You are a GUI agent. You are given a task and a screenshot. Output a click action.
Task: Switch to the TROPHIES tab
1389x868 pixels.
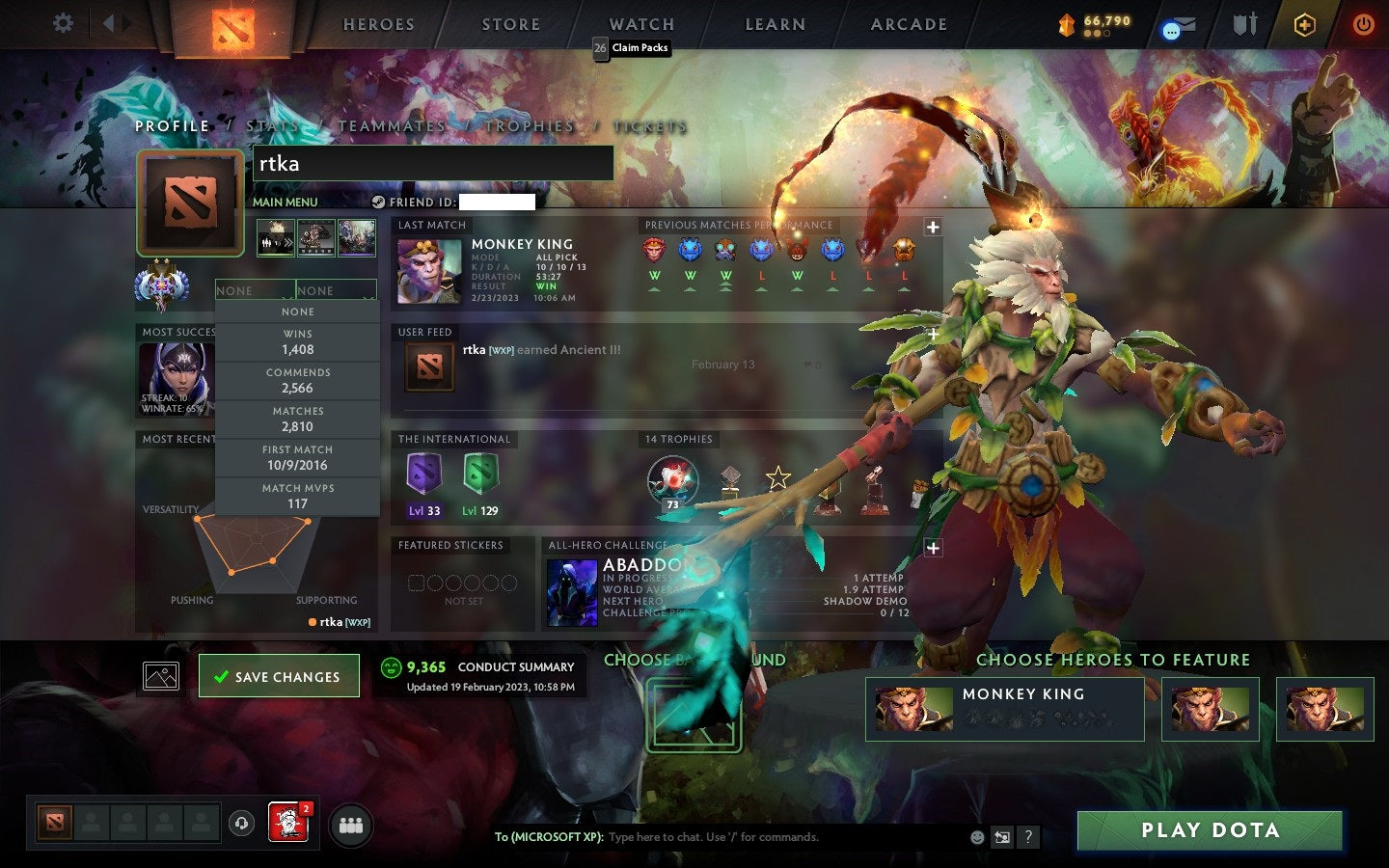click(x=529, y=125)
